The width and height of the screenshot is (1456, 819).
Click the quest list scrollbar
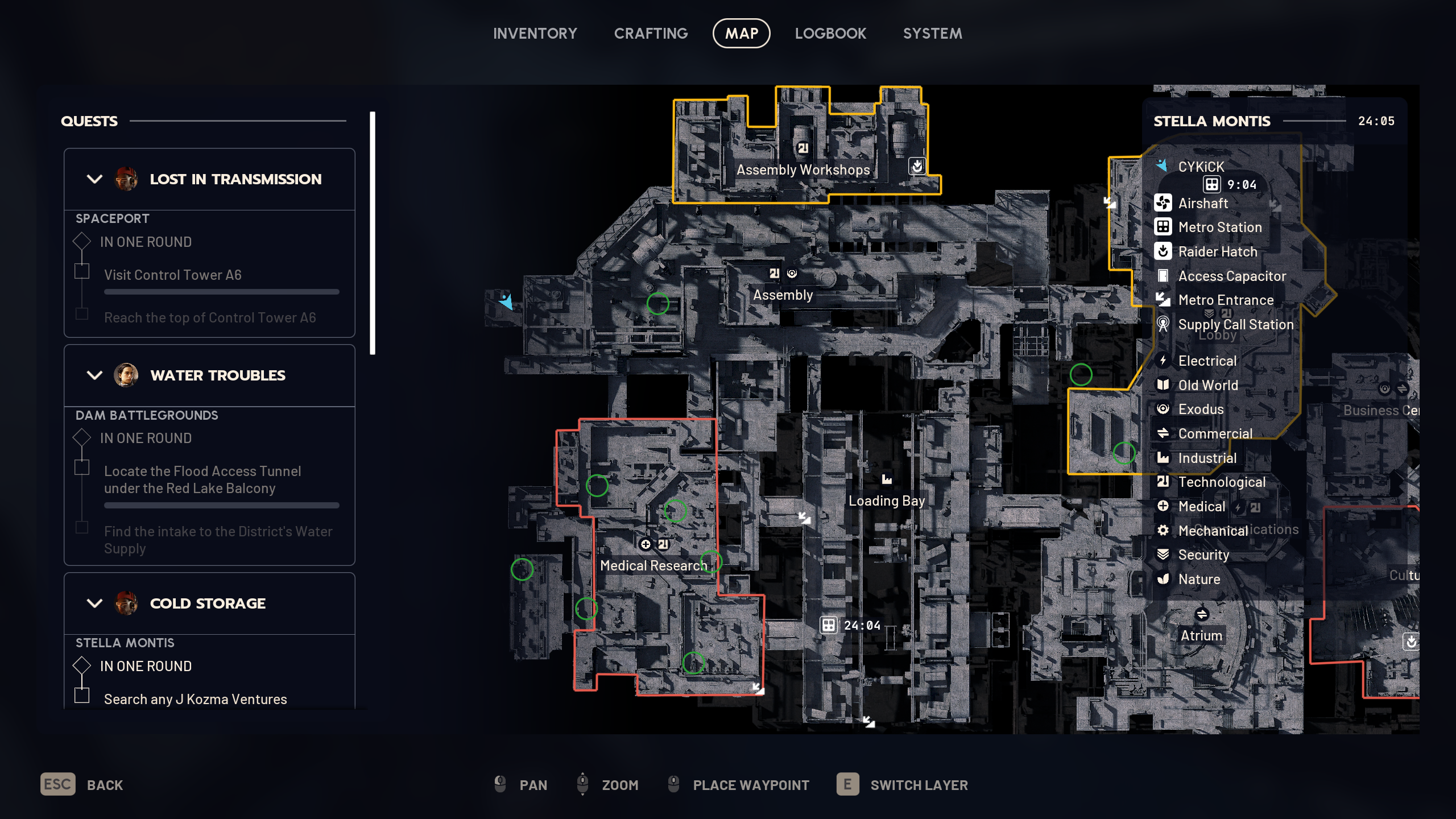point(373,233)
